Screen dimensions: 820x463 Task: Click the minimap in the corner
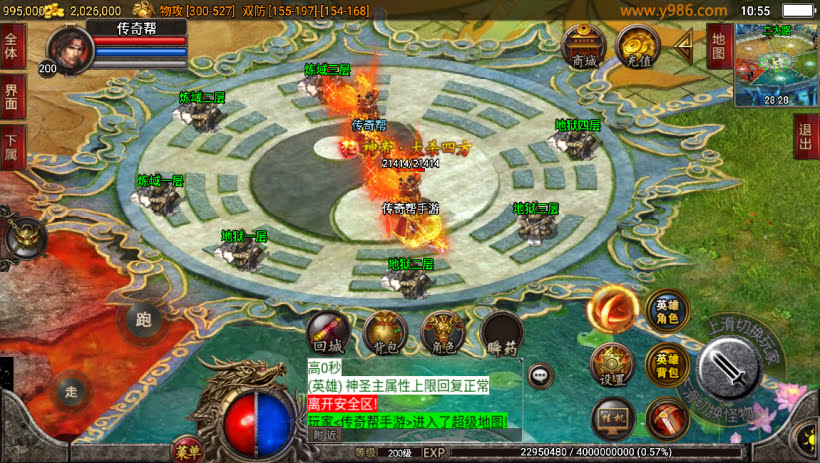pyautogui.click(x=776, y=64)
